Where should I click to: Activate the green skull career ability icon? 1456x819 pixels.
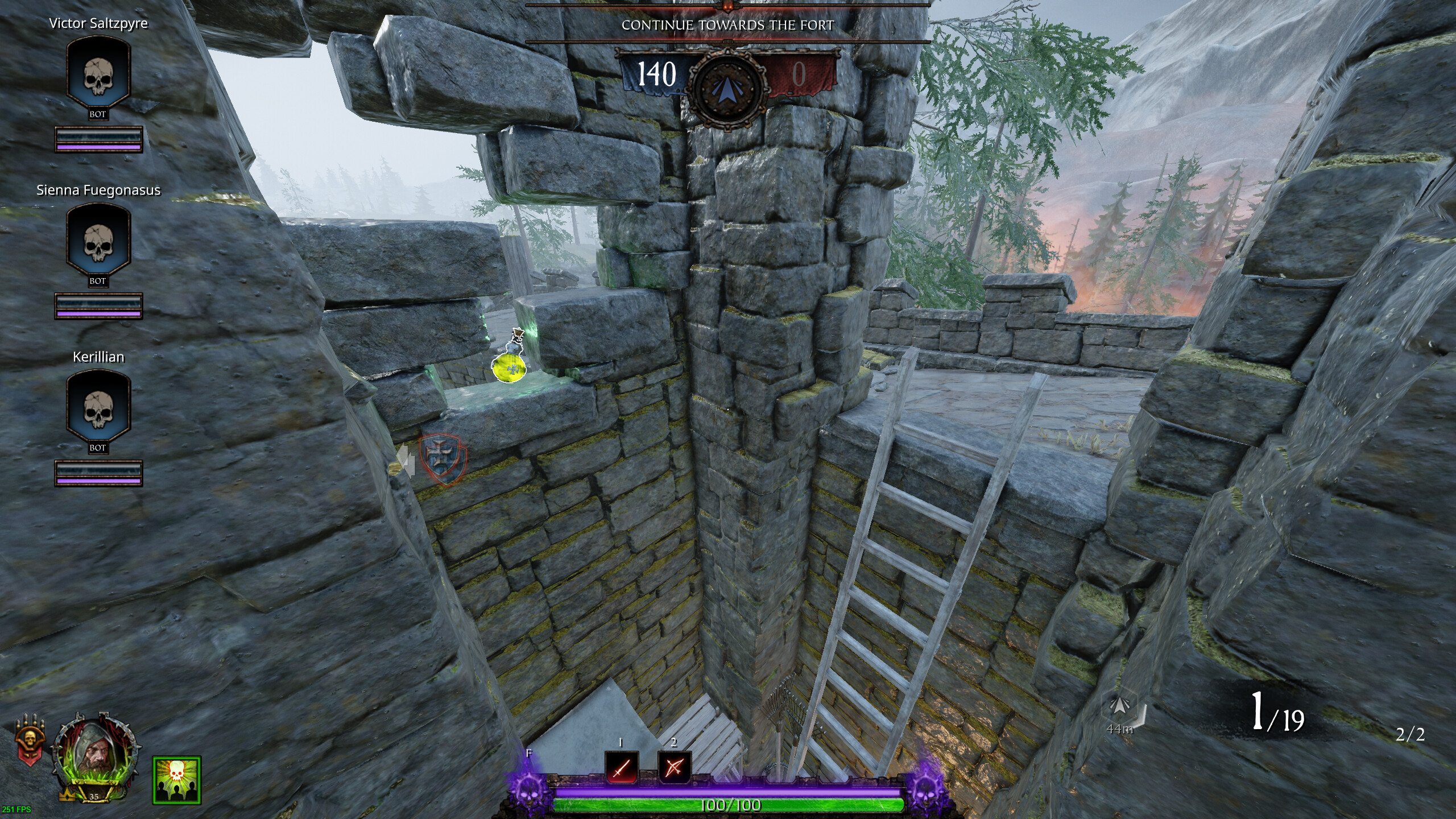tap(177, 780)
